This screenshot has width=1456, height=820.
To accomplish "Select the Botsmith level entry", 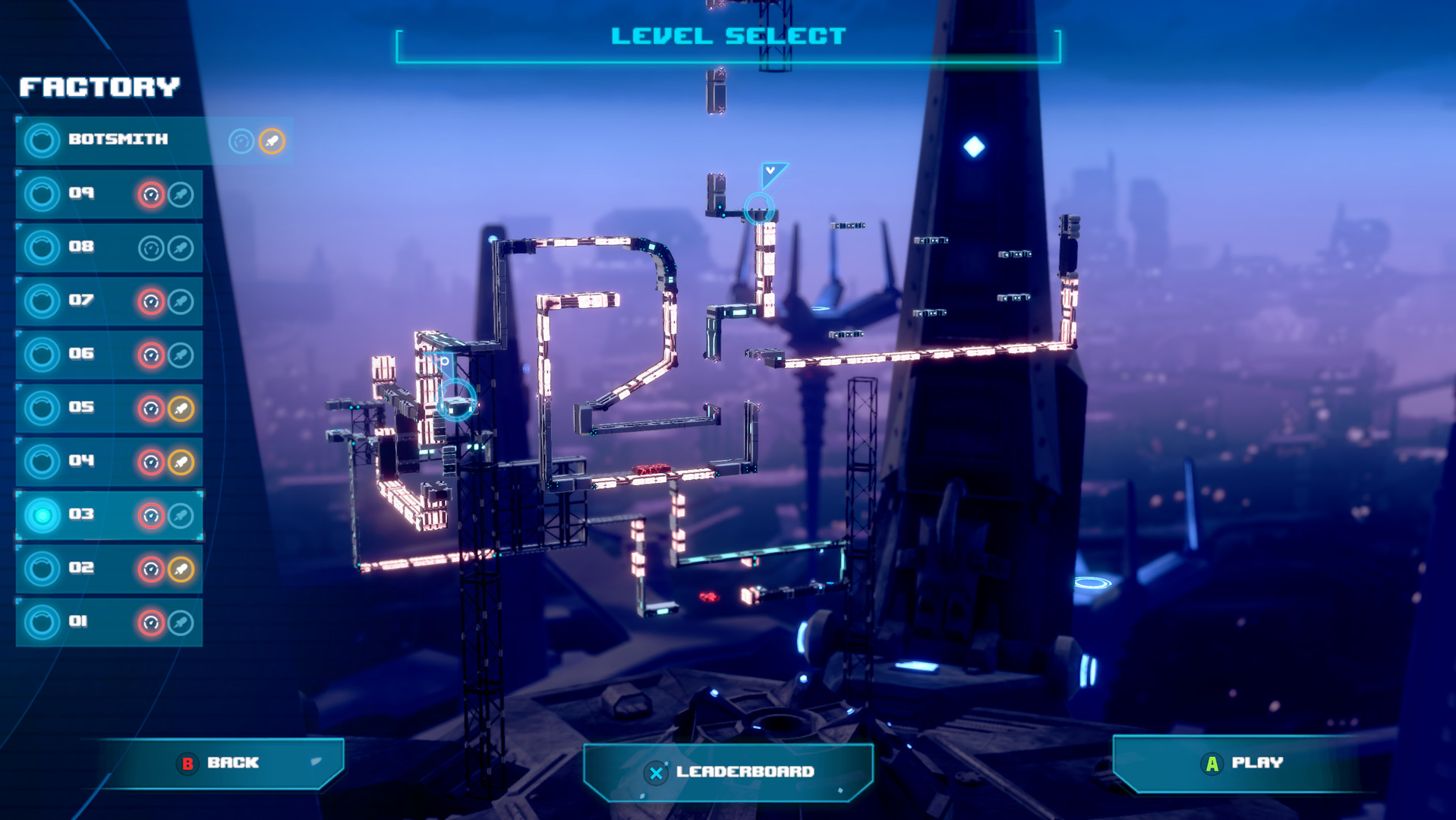I will (118, 140).
